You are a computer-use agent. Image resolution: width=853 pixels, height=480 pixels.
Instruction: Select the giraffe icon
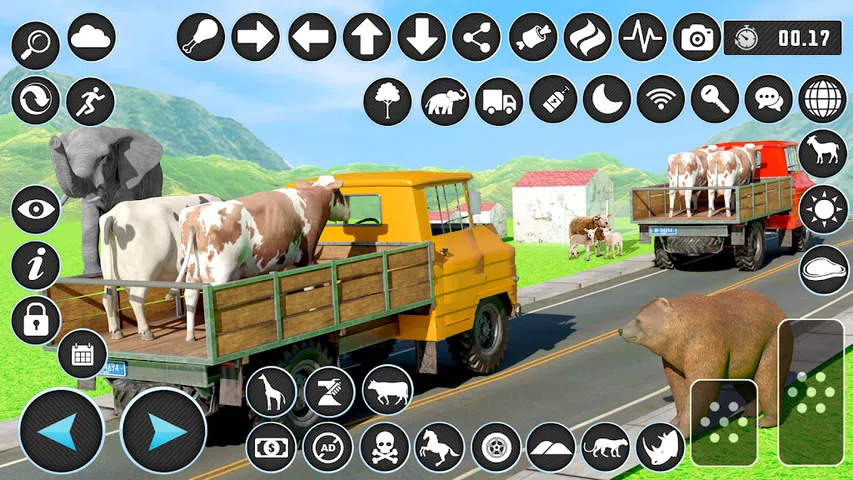pos(271,391)
